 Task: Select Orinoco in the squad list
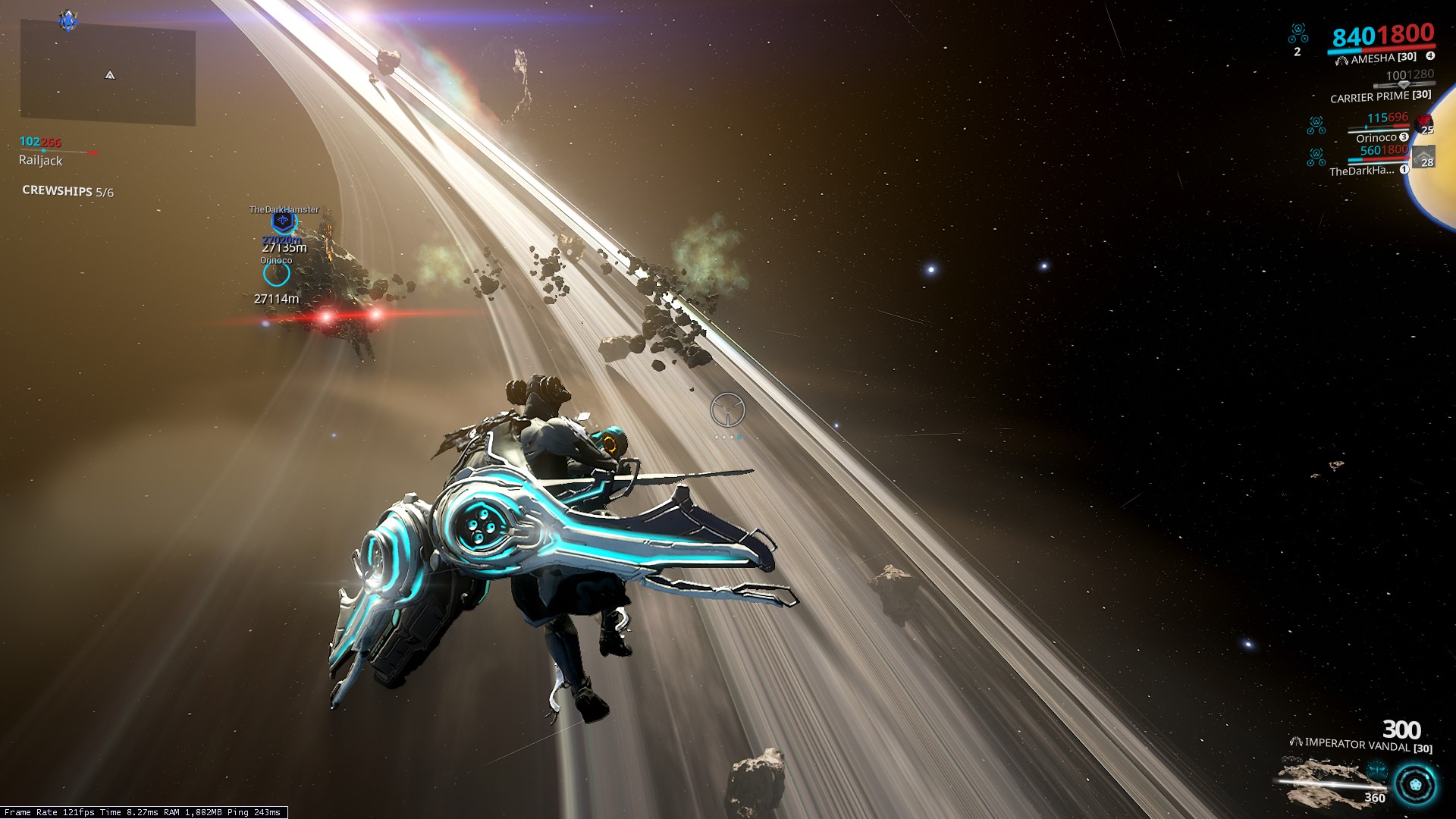pos(1376,137)
